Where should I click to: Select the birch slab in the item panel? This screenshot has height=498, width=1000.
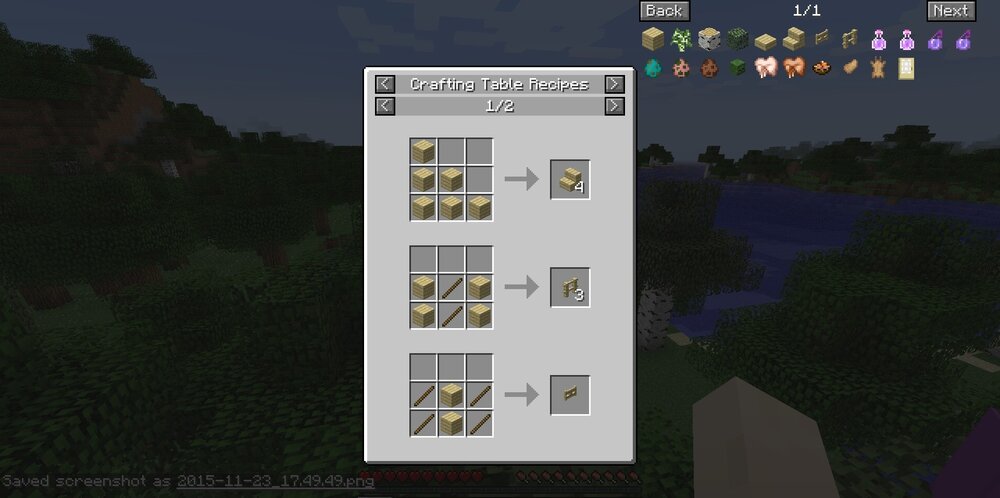point(766,41)
